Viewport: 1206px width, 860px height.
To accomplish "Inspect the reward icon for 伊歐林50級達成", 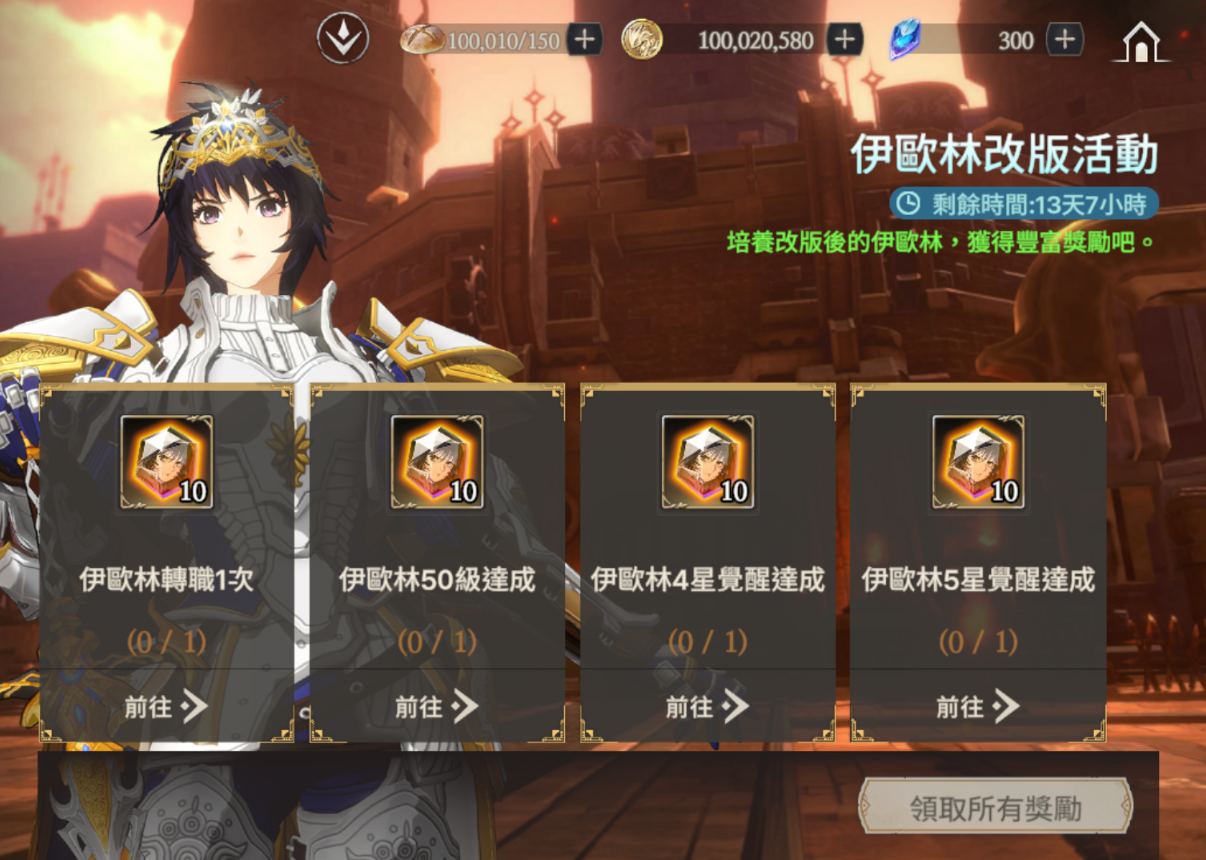I will pyautogui.click(x=437, y=462).
